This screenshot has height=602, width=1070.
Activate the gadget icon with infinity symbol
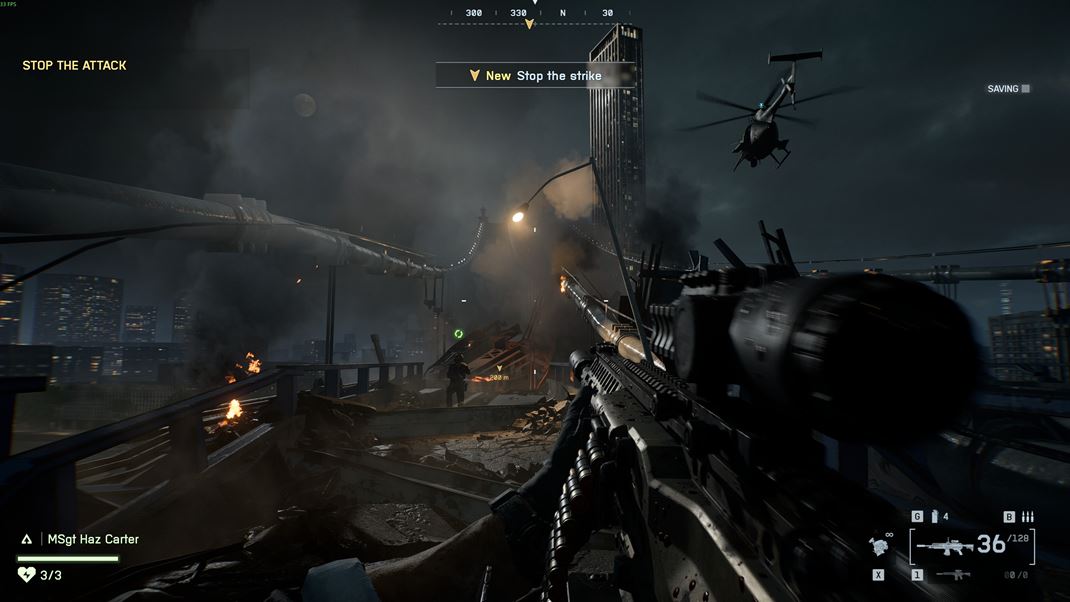click(880, 545)
